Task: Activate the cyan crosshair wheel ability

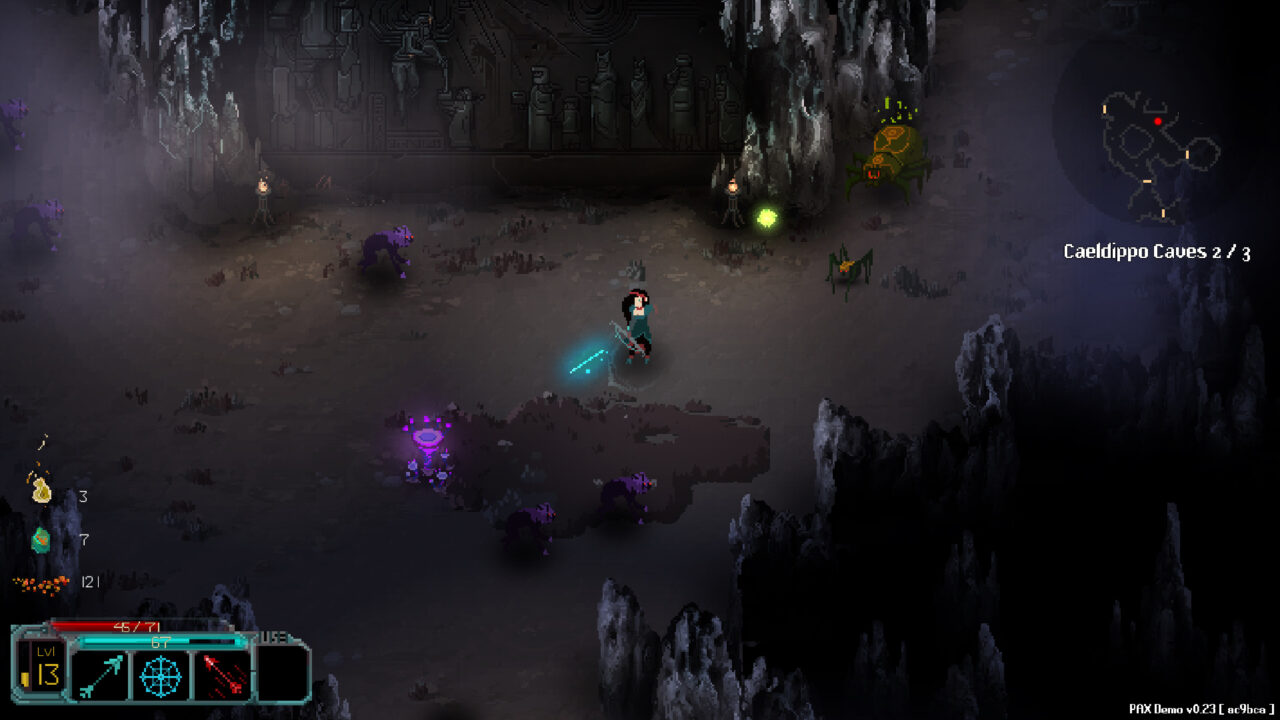Action: (x=160, y=675)
